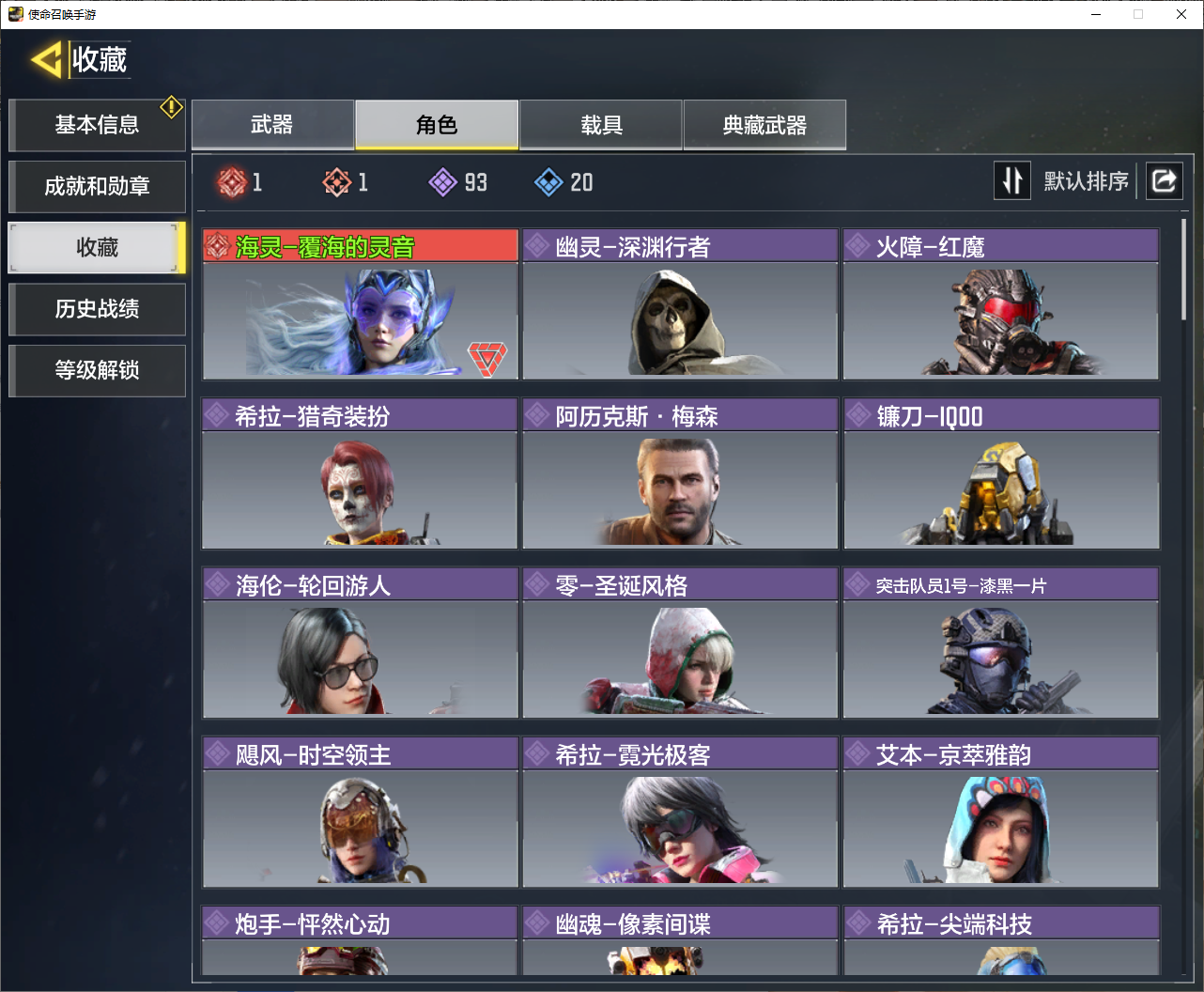Select the 艾本-京萃雅韵 character card

[x=1000, y=813]
